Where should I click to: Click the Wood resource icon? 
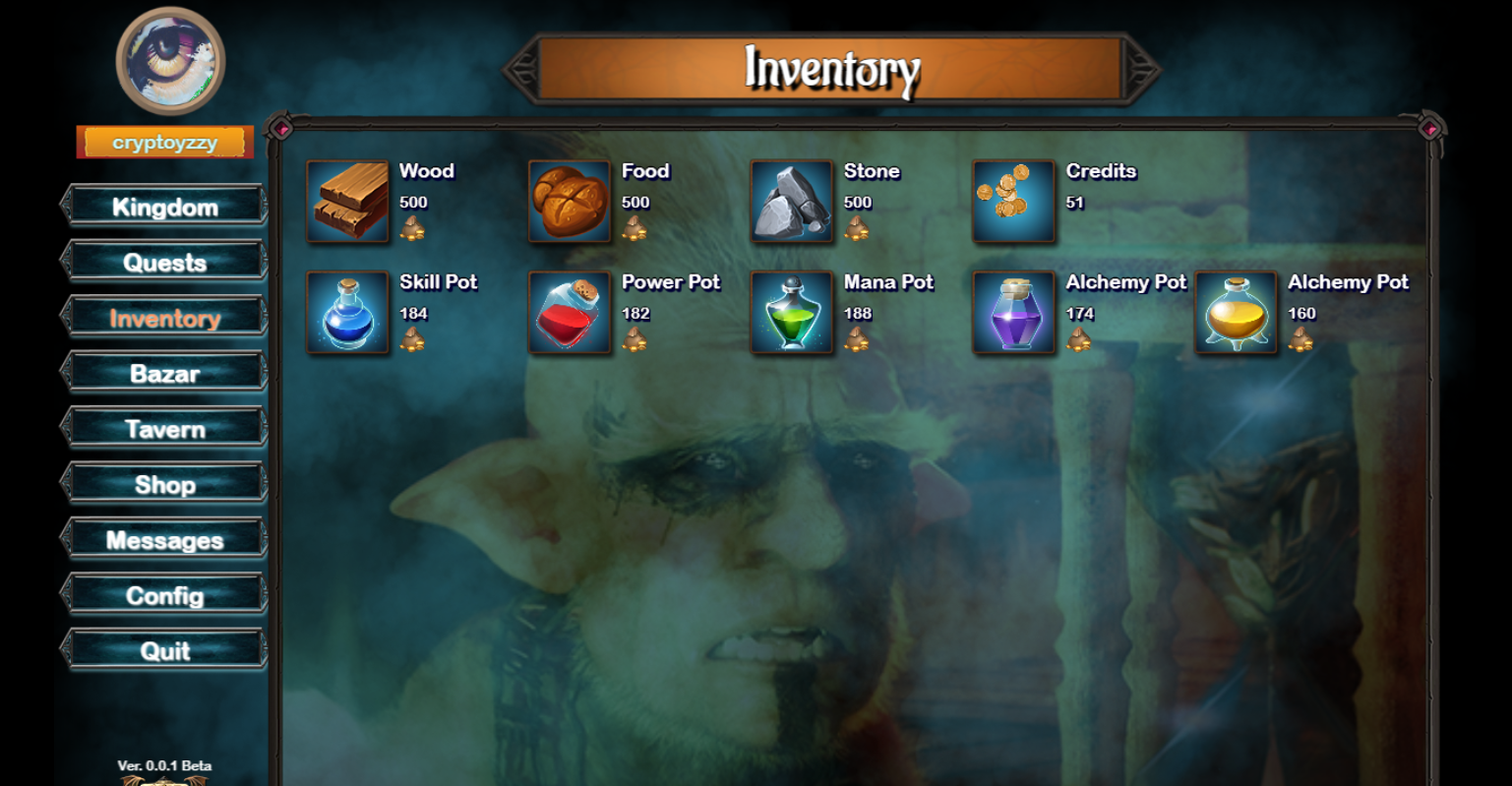pos(348,204)
